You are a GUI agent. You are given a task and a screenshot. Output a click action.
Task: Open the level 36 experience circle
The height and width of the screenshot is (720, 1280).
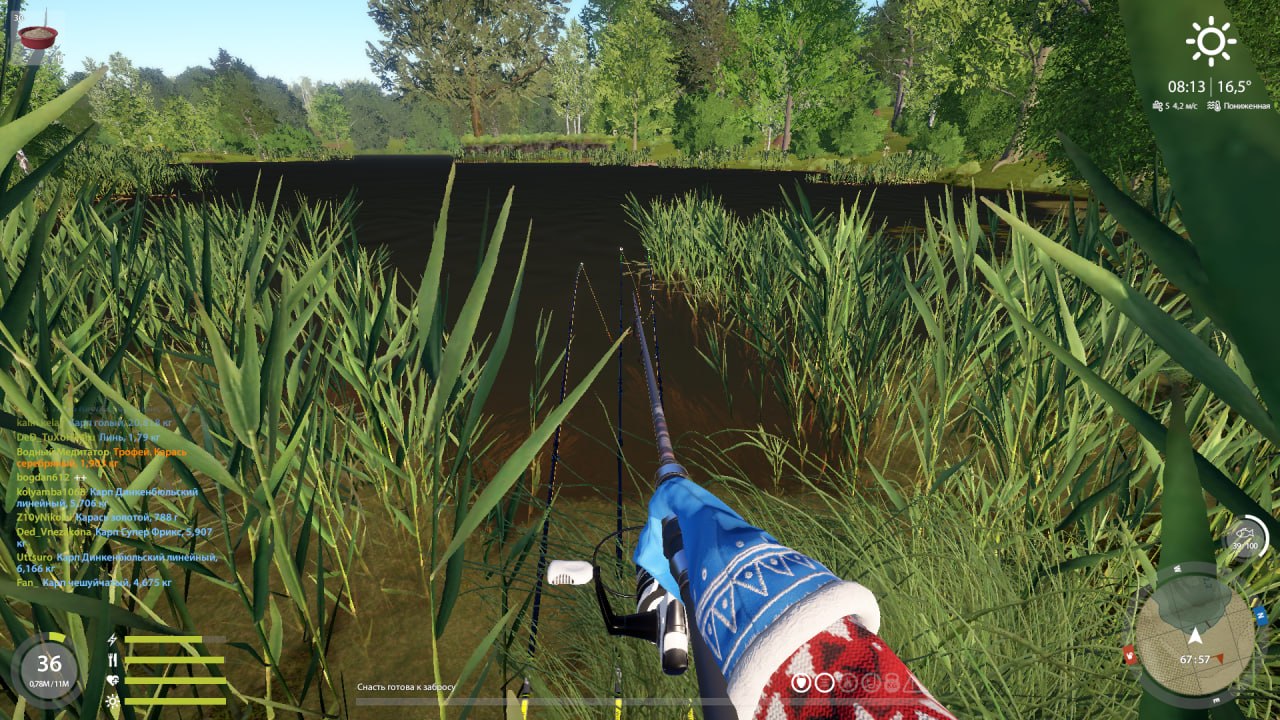tap(49, 664)
